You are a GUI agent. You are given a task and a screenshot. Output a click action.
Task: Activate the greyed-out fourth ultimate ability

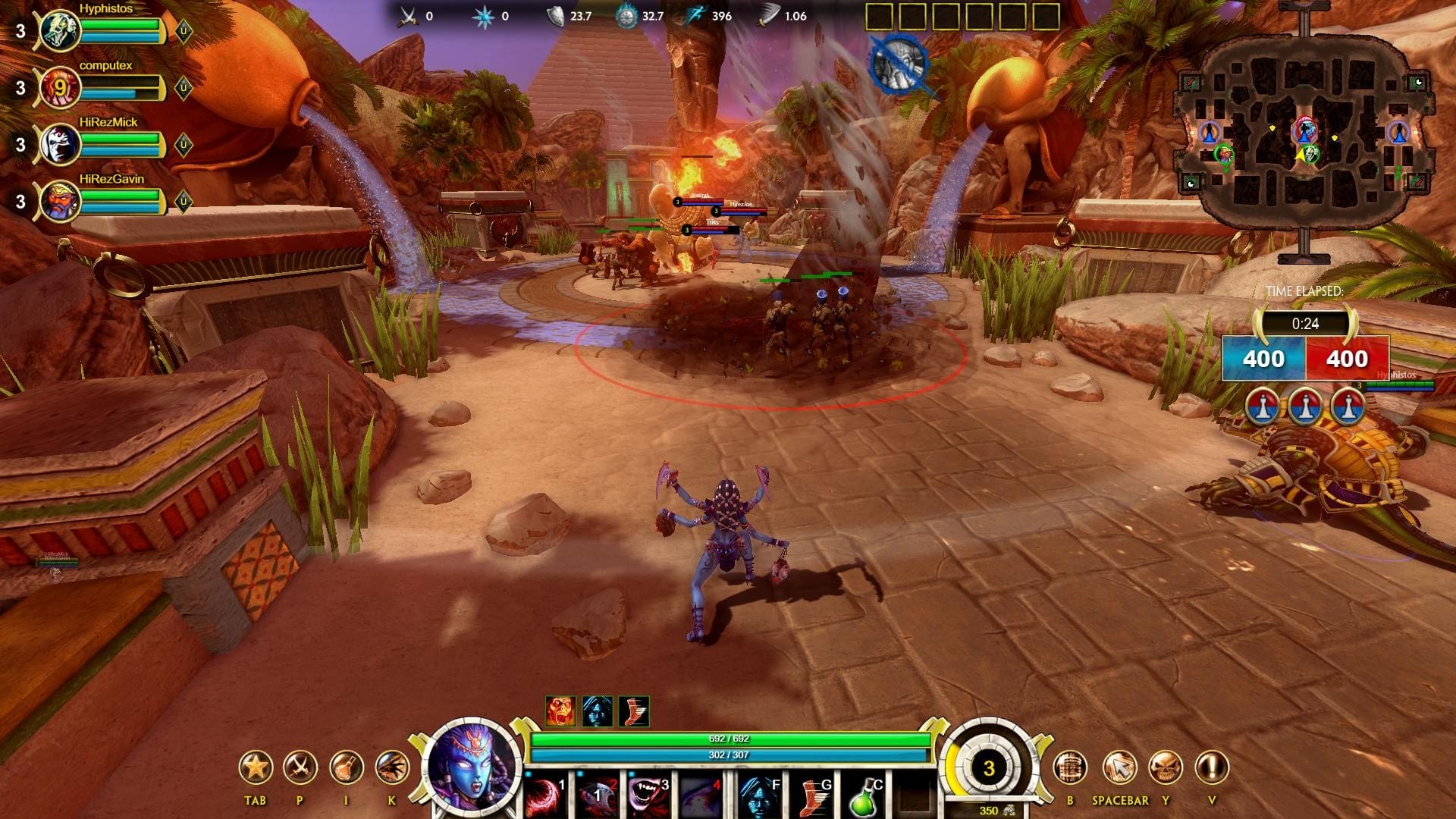pyautogui.click(x=700, y=795)
